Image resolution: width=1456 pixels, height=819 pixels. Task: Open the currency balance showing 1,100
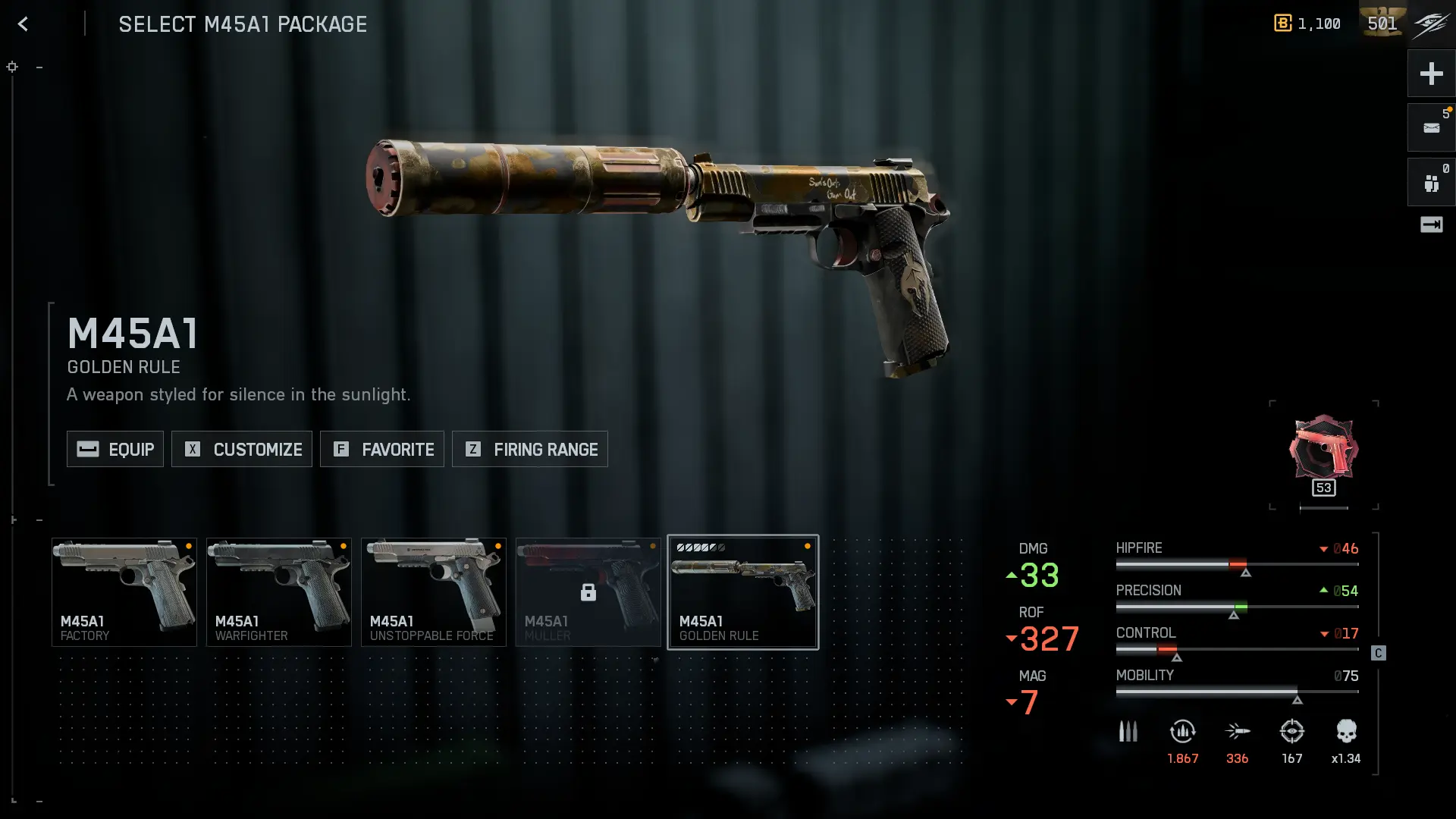[1307, 24]
